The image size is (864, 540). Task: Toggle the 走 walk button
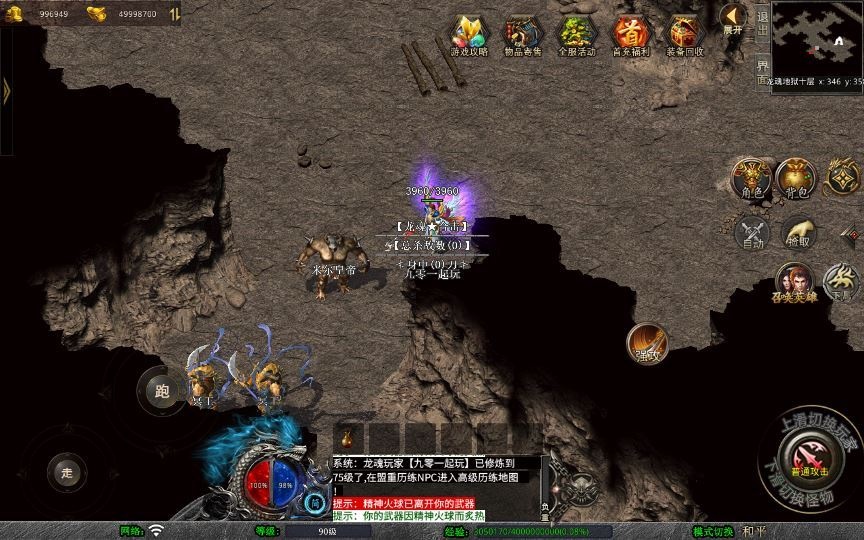[68, 471]
